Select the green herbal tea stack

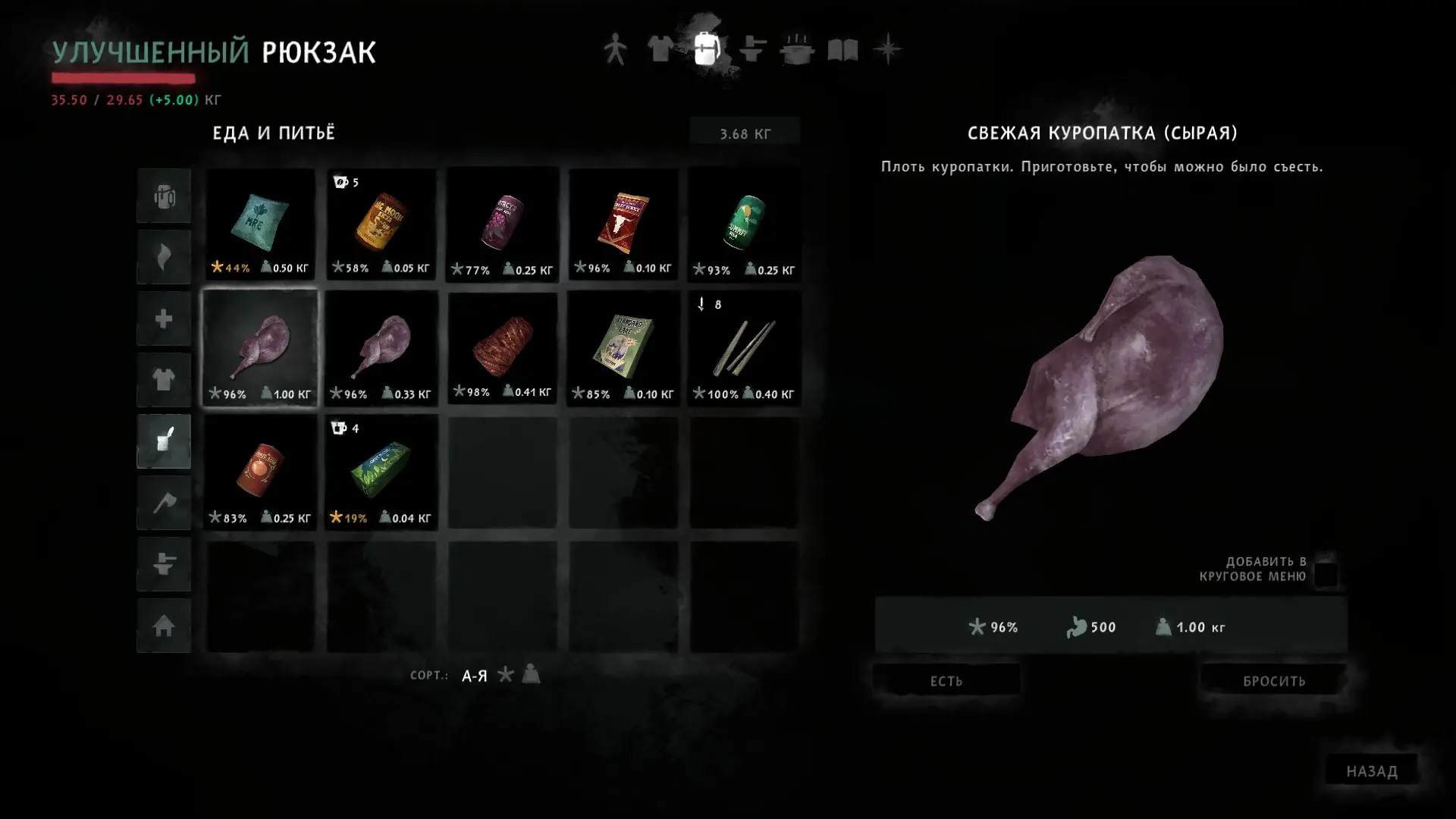tap(381, 472)
